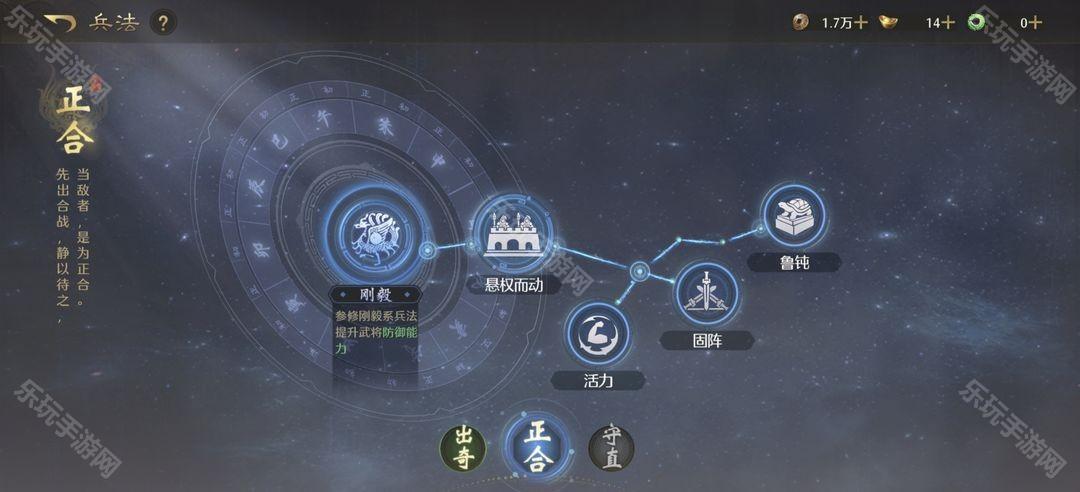Add gold ingots with the plus button

[948, 22]
